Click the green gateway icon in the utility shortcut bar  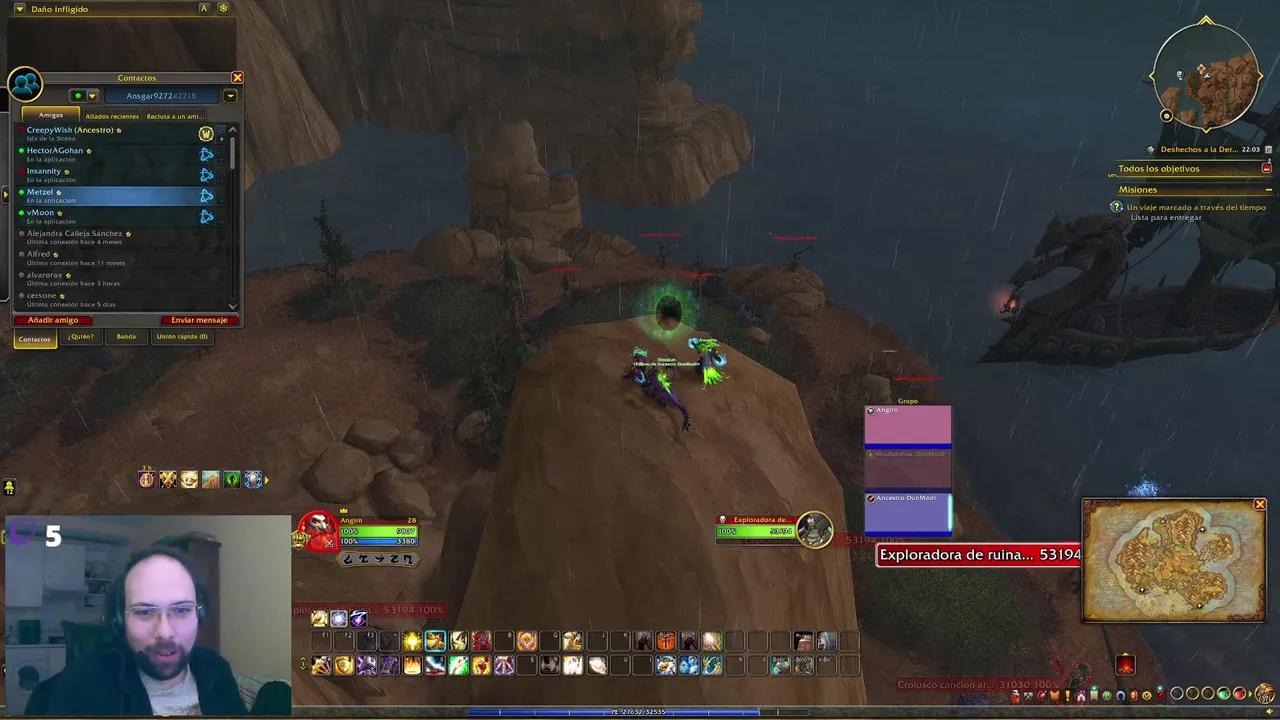(x=232, y=479)
